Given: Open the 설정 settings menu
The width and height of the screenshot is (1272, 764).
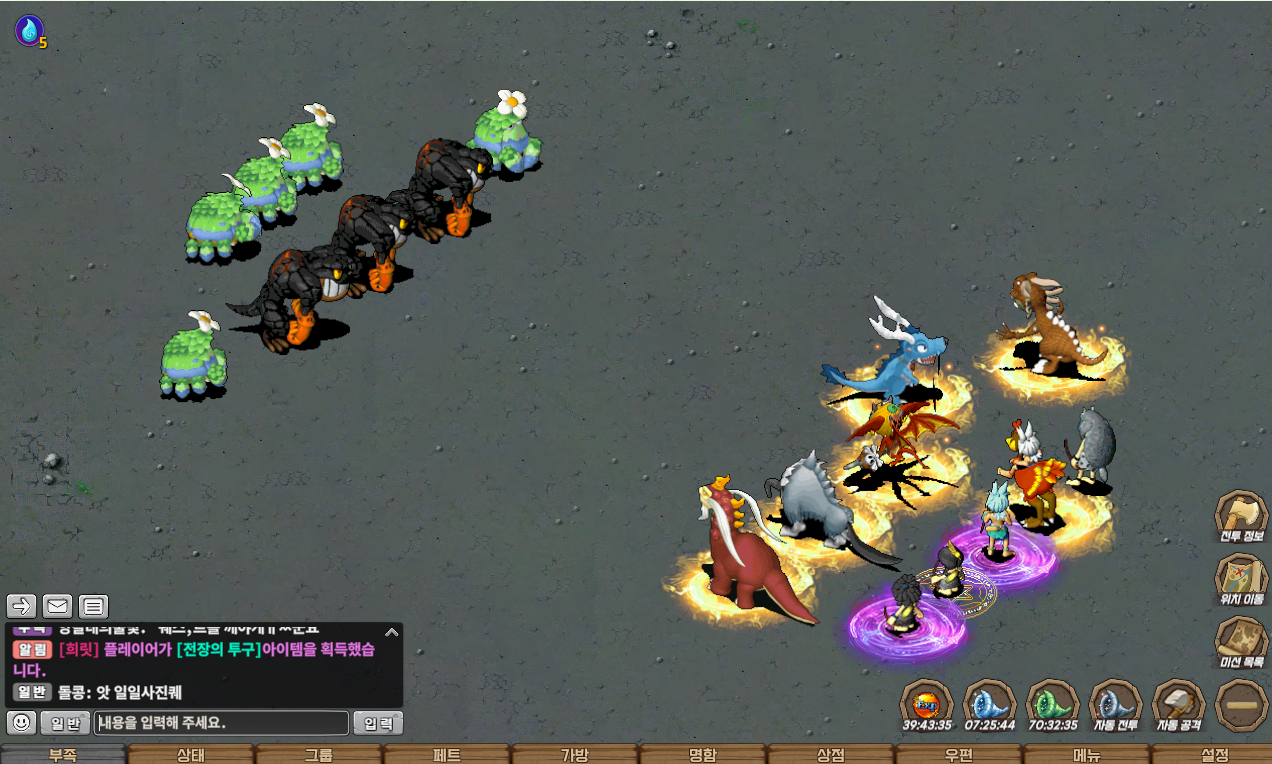Looking at the screenshot, I should click(x=1213, y=755).
